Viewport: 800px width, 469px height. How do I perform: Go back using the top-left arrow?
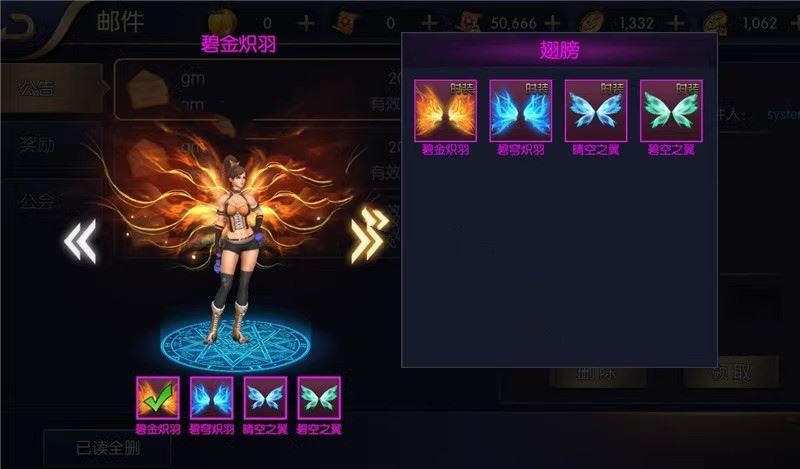[x=20, y=24]
